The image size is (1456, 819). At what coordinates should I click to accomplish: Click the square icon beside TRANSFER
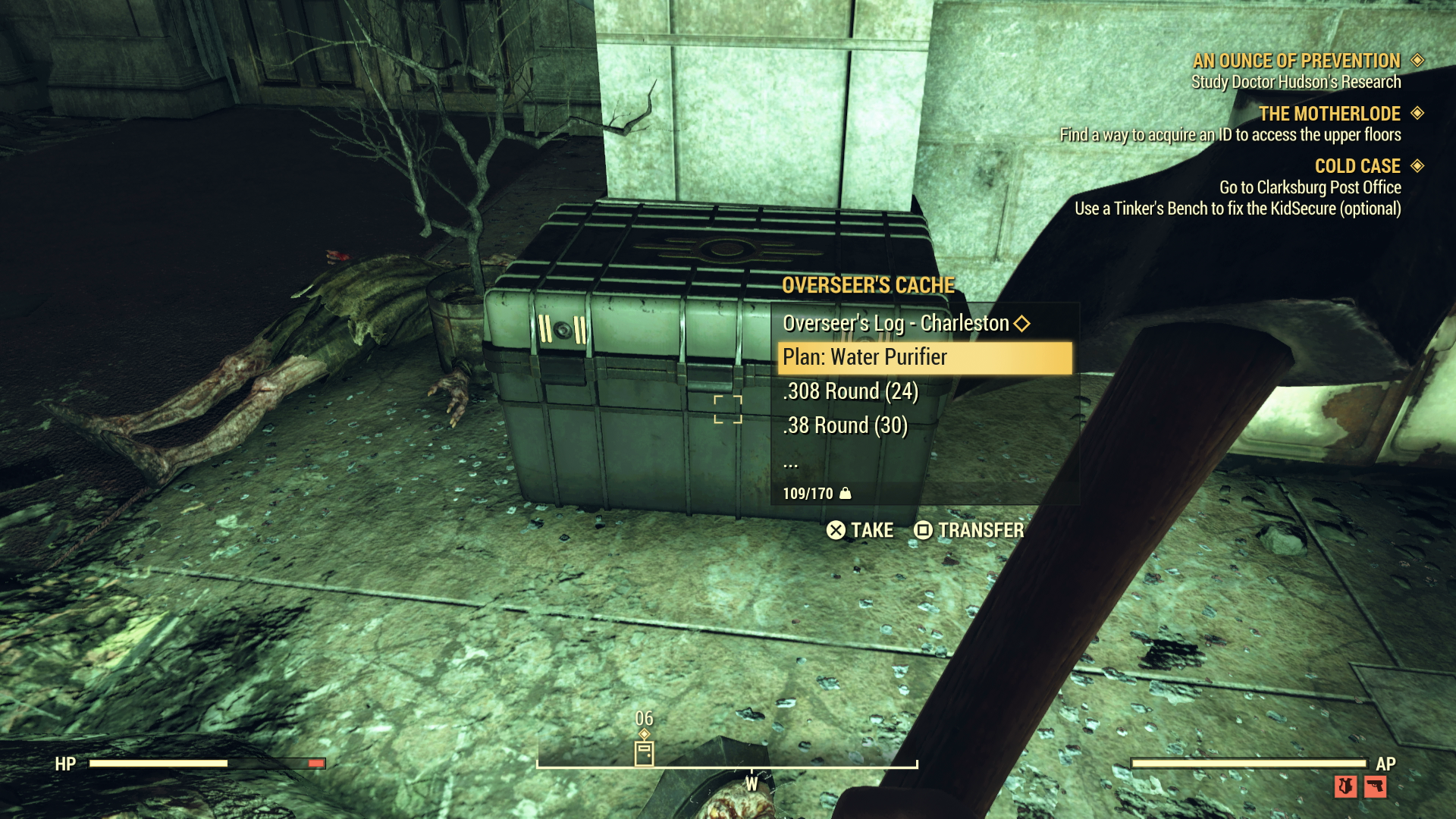pyautogui.click(x=922, y=531)
